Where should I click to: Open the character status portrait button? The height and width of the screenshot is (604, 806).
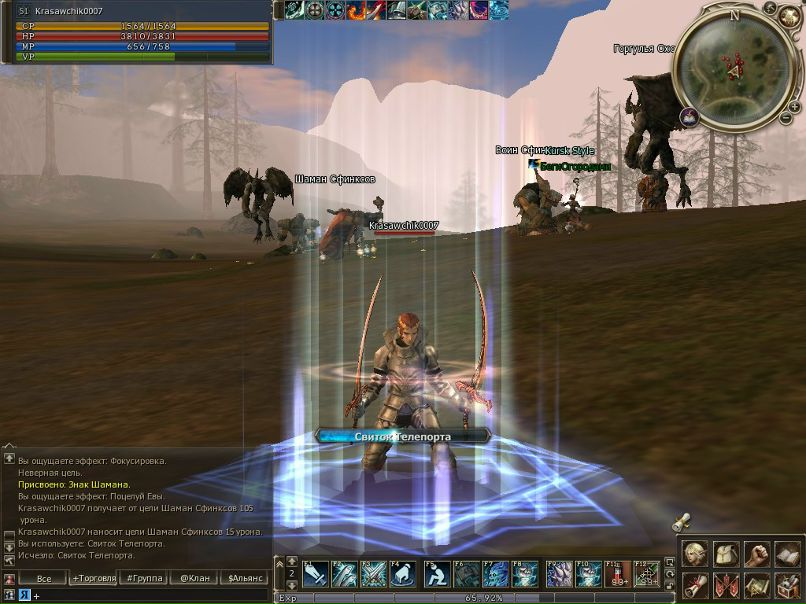tap(697, 555)
